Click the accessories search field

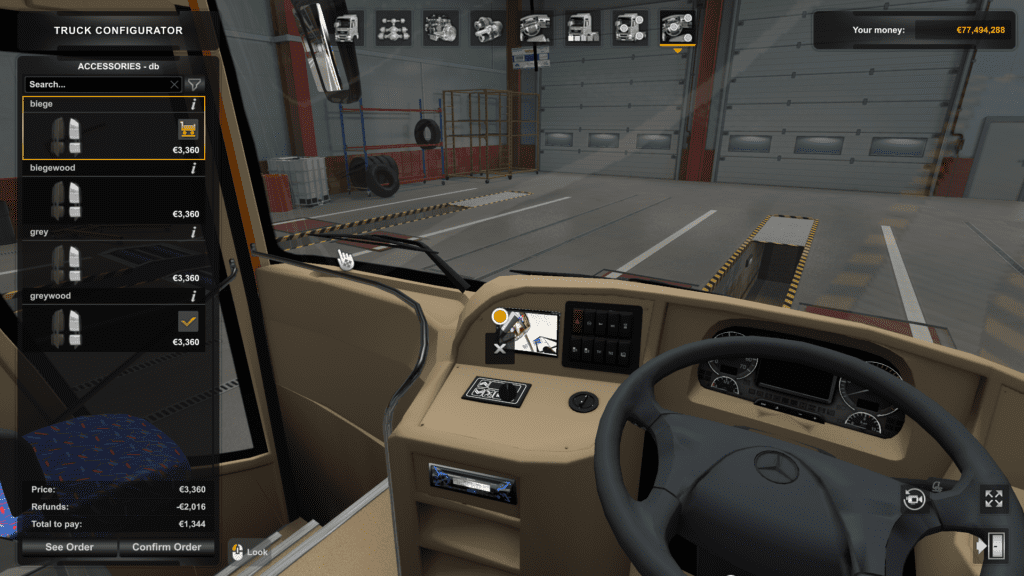[x=96, y=85]
